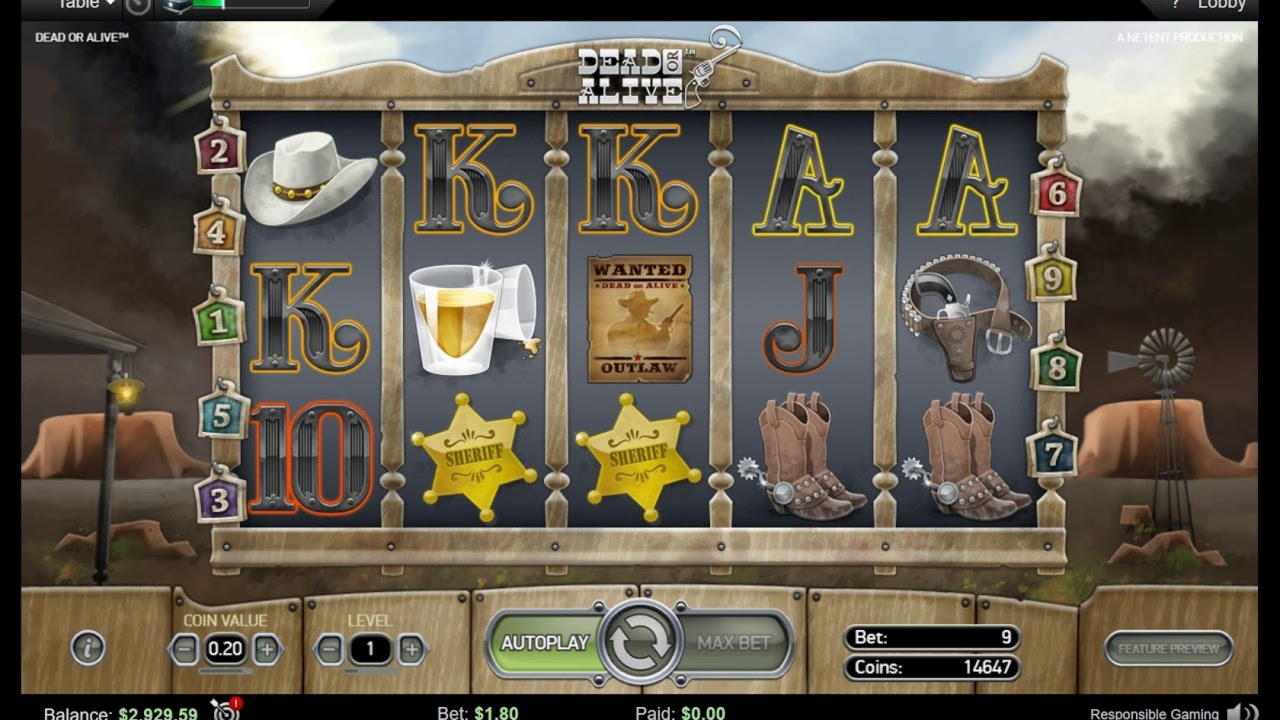1280x720 pixels.
Task: Raise the bet level
Action: coord(411,649)
